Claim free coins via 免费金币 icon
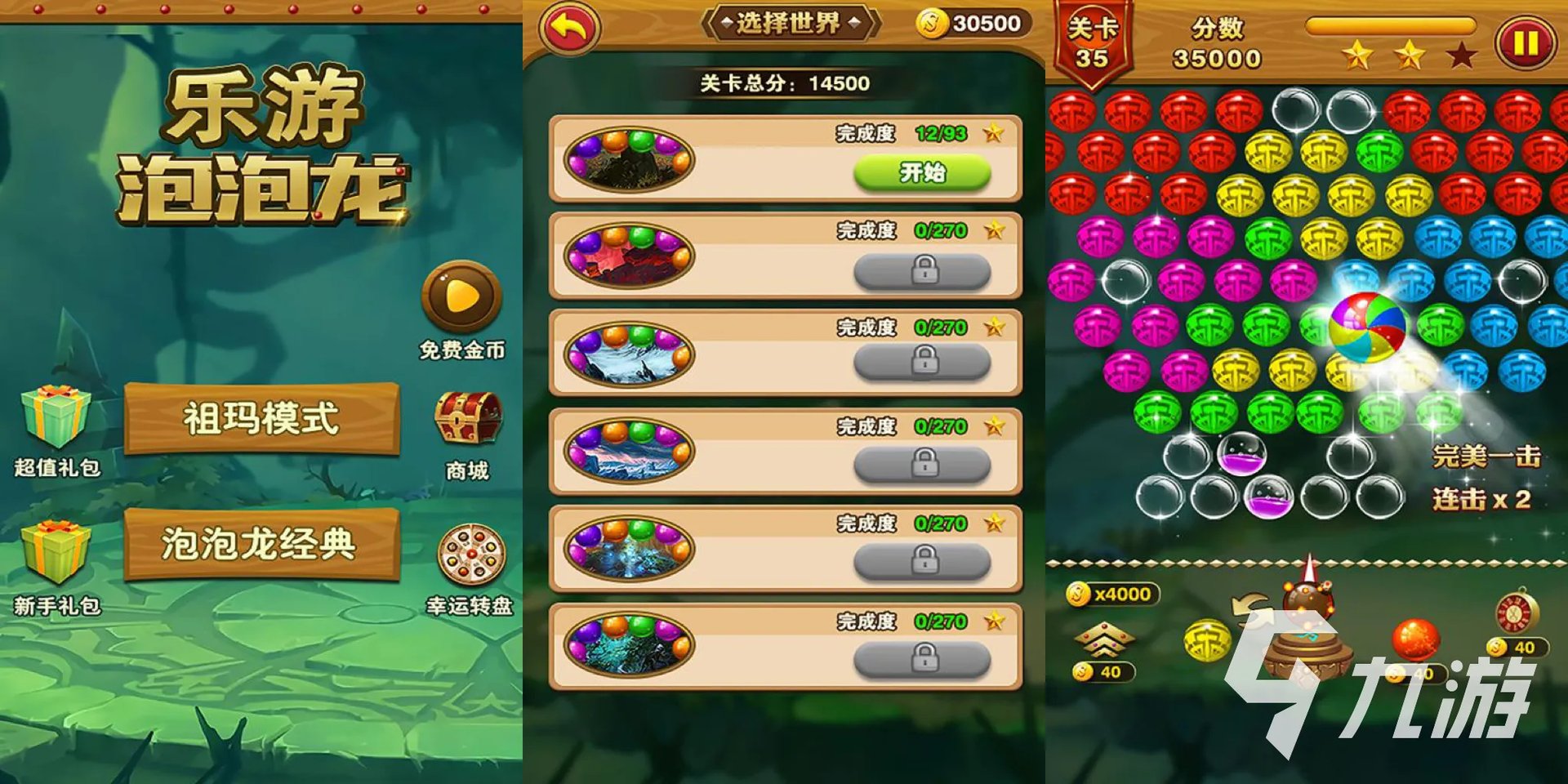Image resolution: width=1568 pixels, height=784 pixels. [x=461, y=297]
